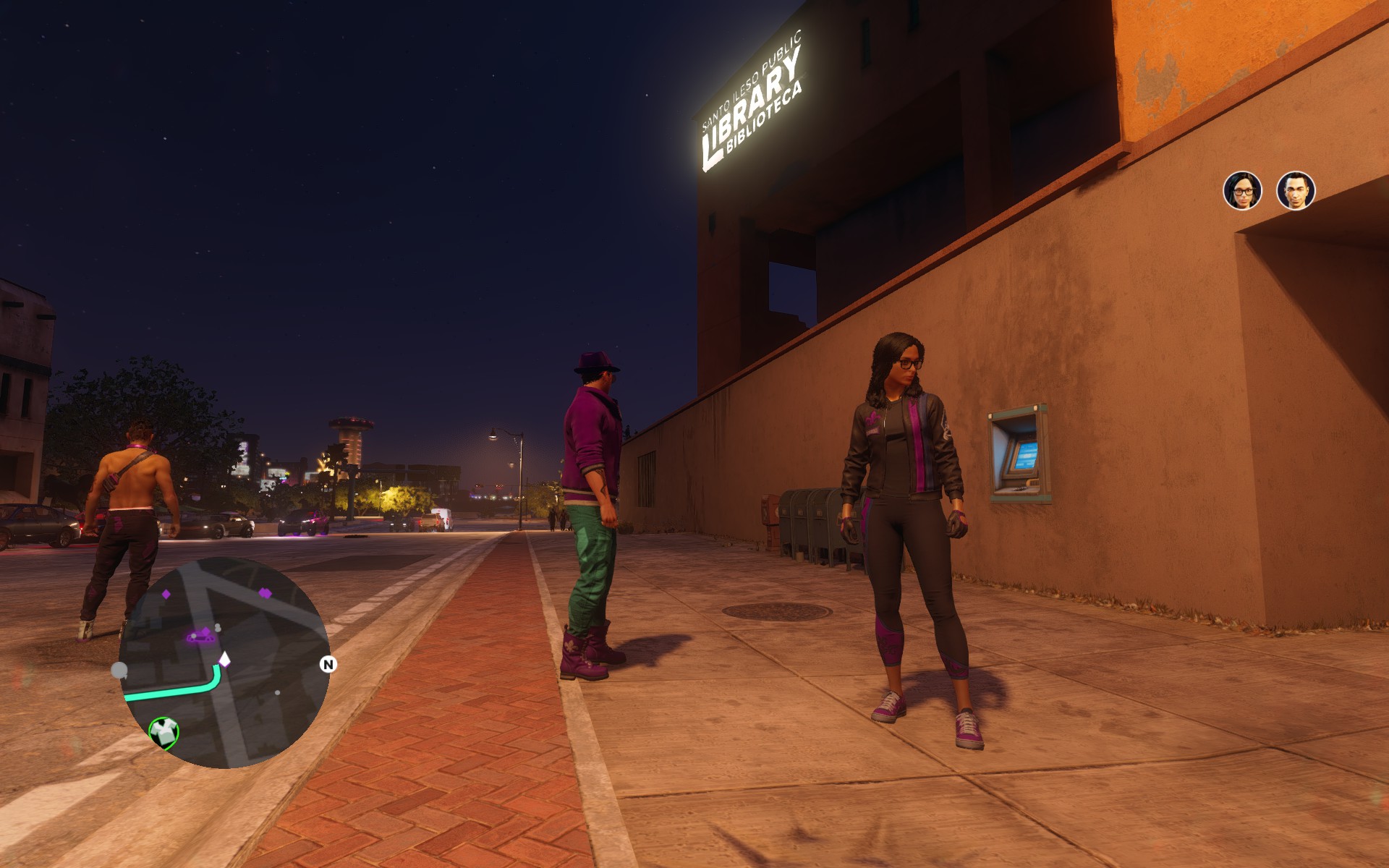The height and width of the screenshot is (868, 1389).
Task: Select the clothing store shirt marker
Action: click(x=164, y=732)
